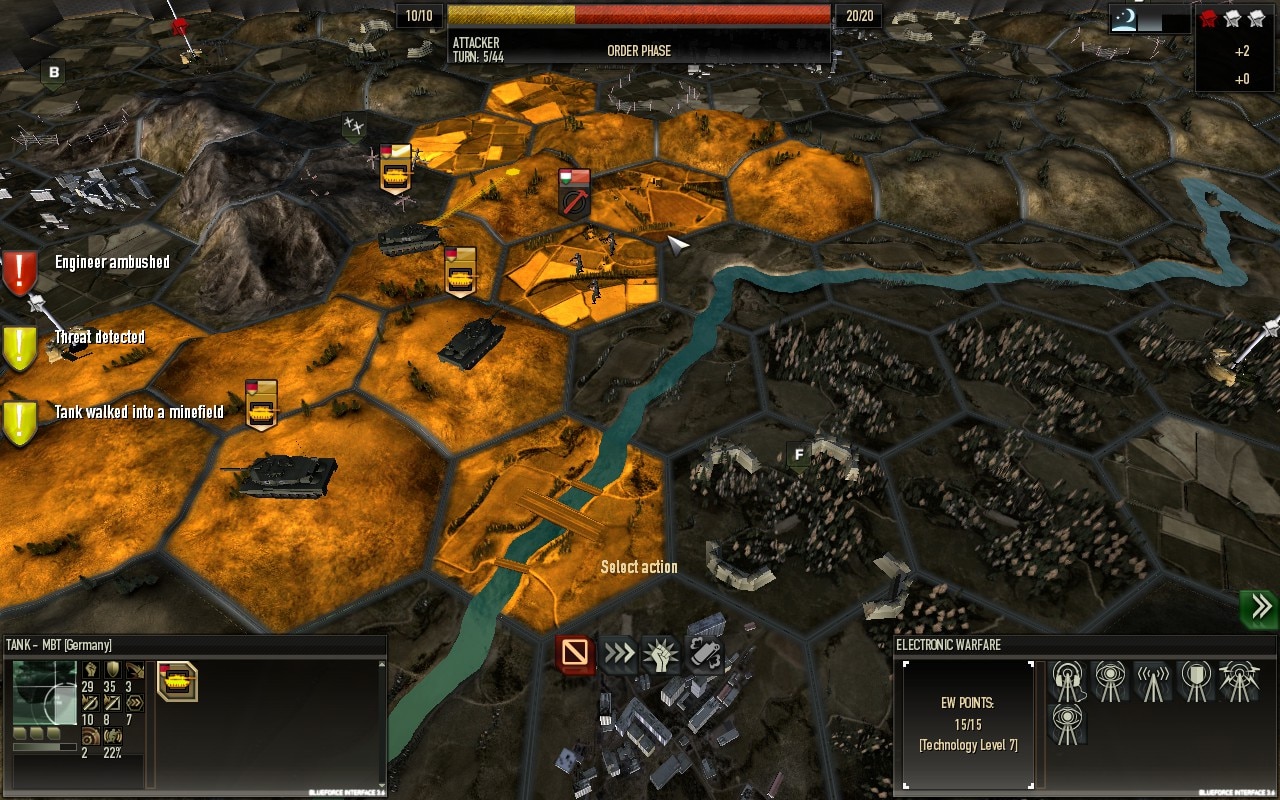Use the radio signal tower jamming ability
This screenshot has width=1280, height=800.
pyautogui.click(x=1153, y=682)
